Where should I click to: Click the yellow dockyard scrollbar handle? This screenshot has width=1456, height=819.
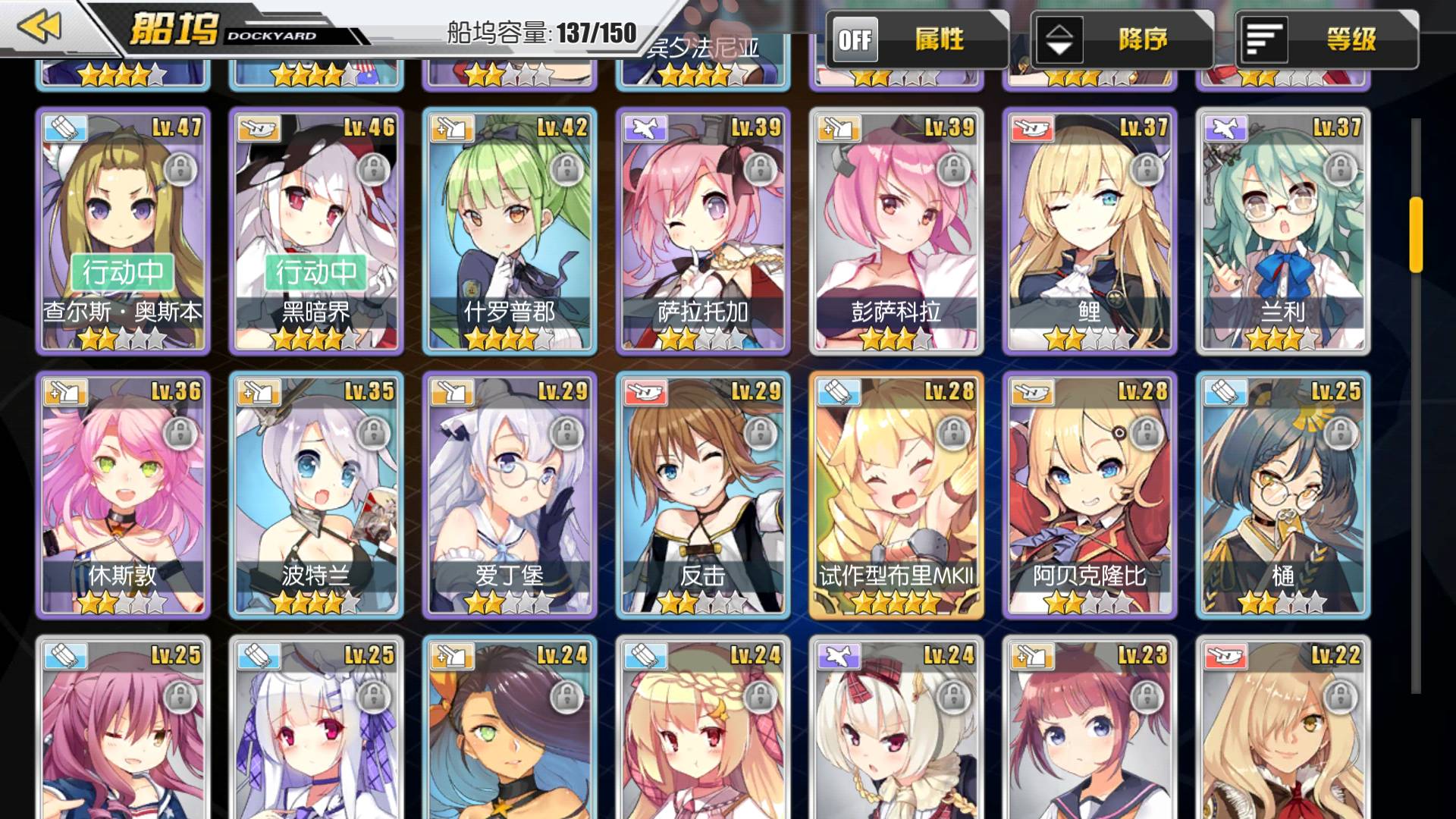pyautogui.click(x=1415, y=234)
